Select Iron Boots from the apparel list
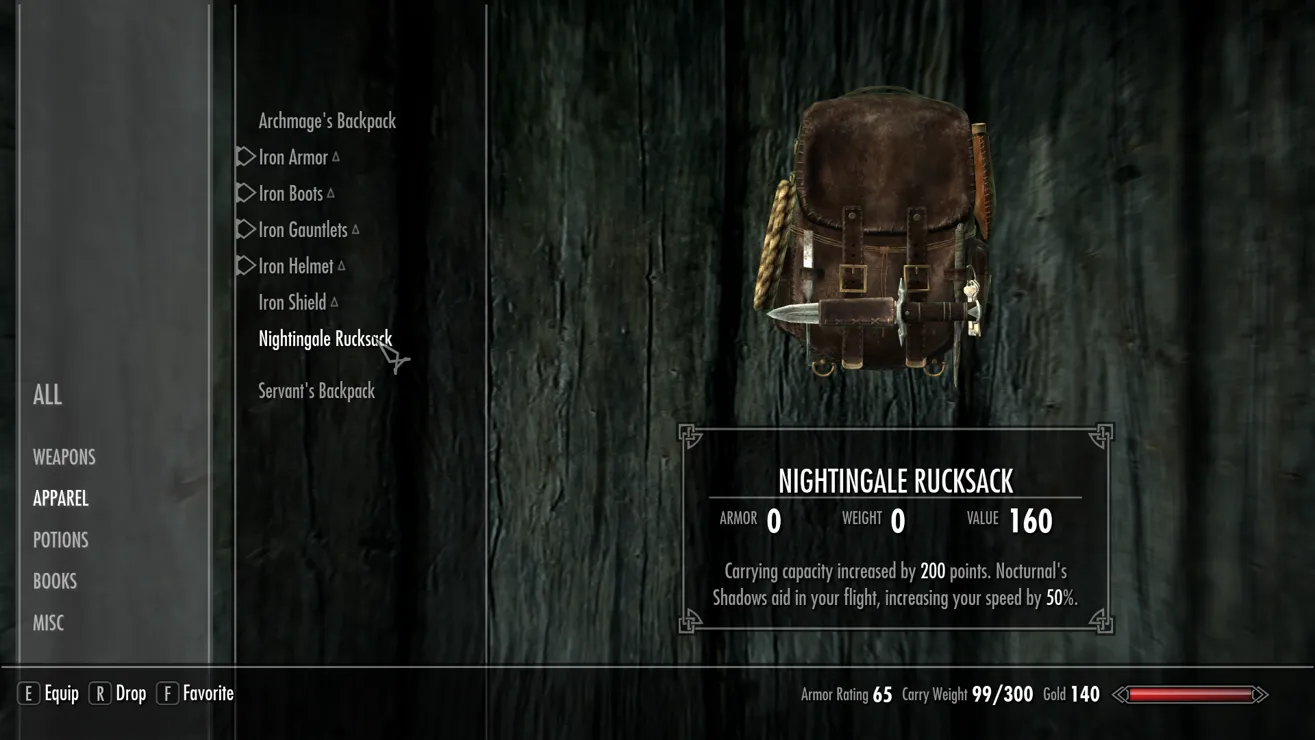 tap(290, 194)
